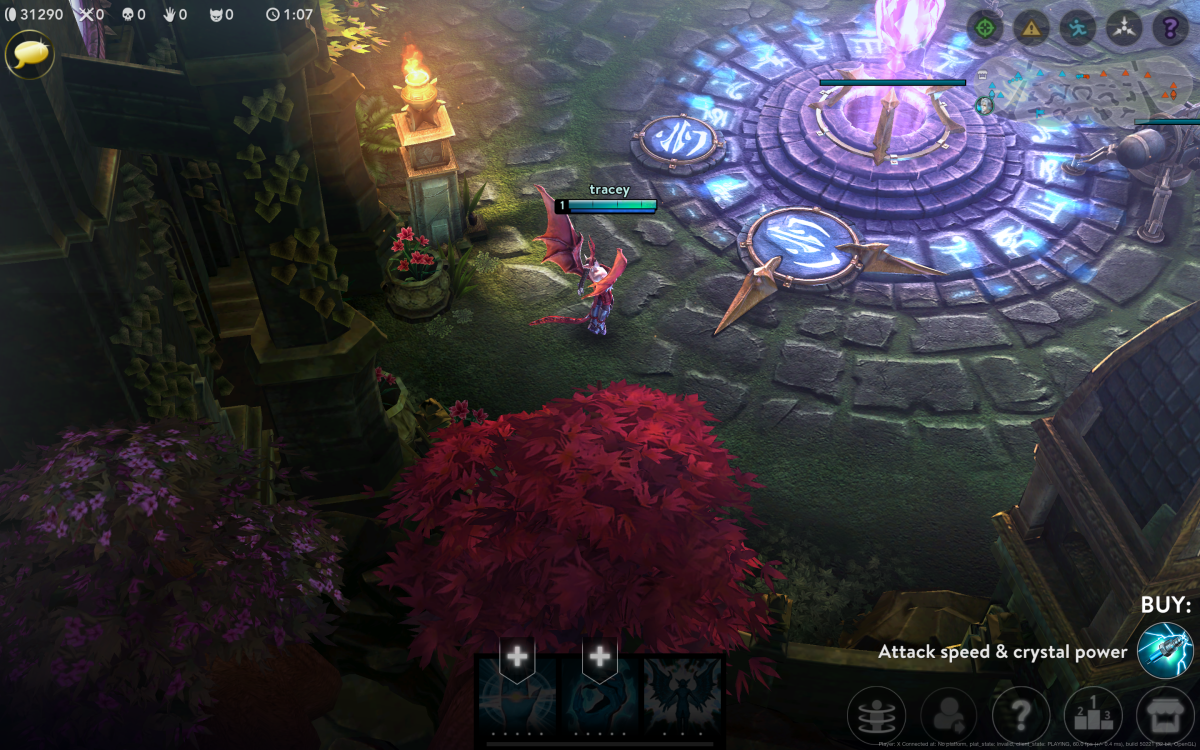Upgrade the second ability with plus
The height and width of the screenshot is (750, 1200).
click(x=599, y=657)
